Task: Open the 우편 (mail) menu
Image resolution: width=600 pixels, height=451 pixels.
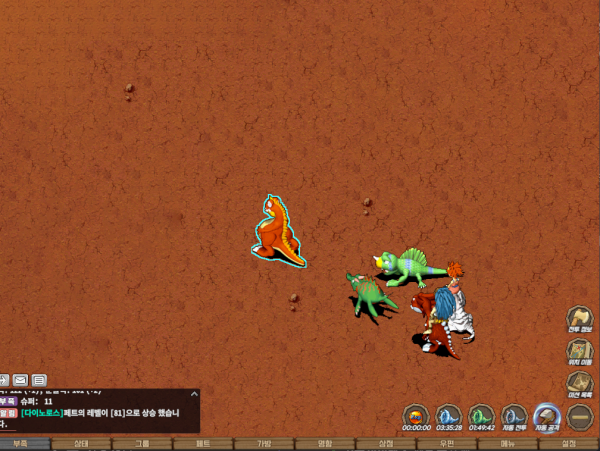Action: click(447, 443)
